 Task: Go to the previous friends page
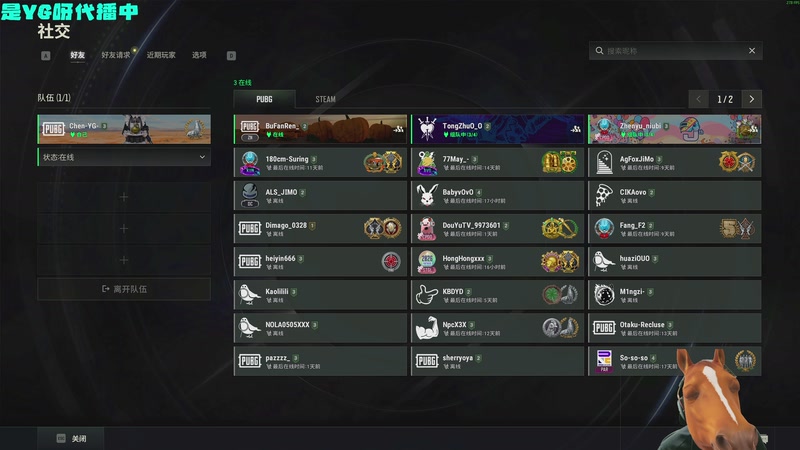tap(698, 99)
